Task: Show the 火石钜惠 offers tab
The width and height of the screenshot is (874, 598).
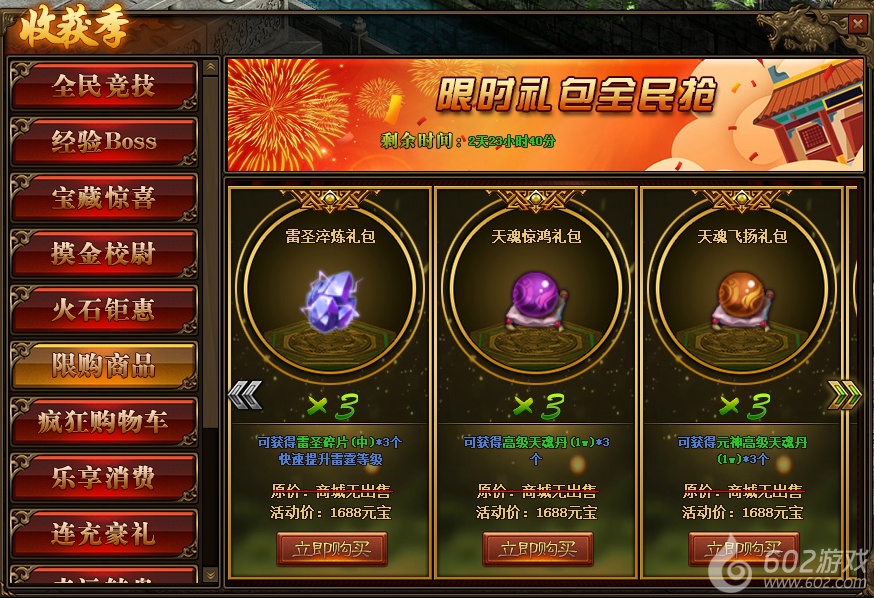Action: click(x=103, y=310)
